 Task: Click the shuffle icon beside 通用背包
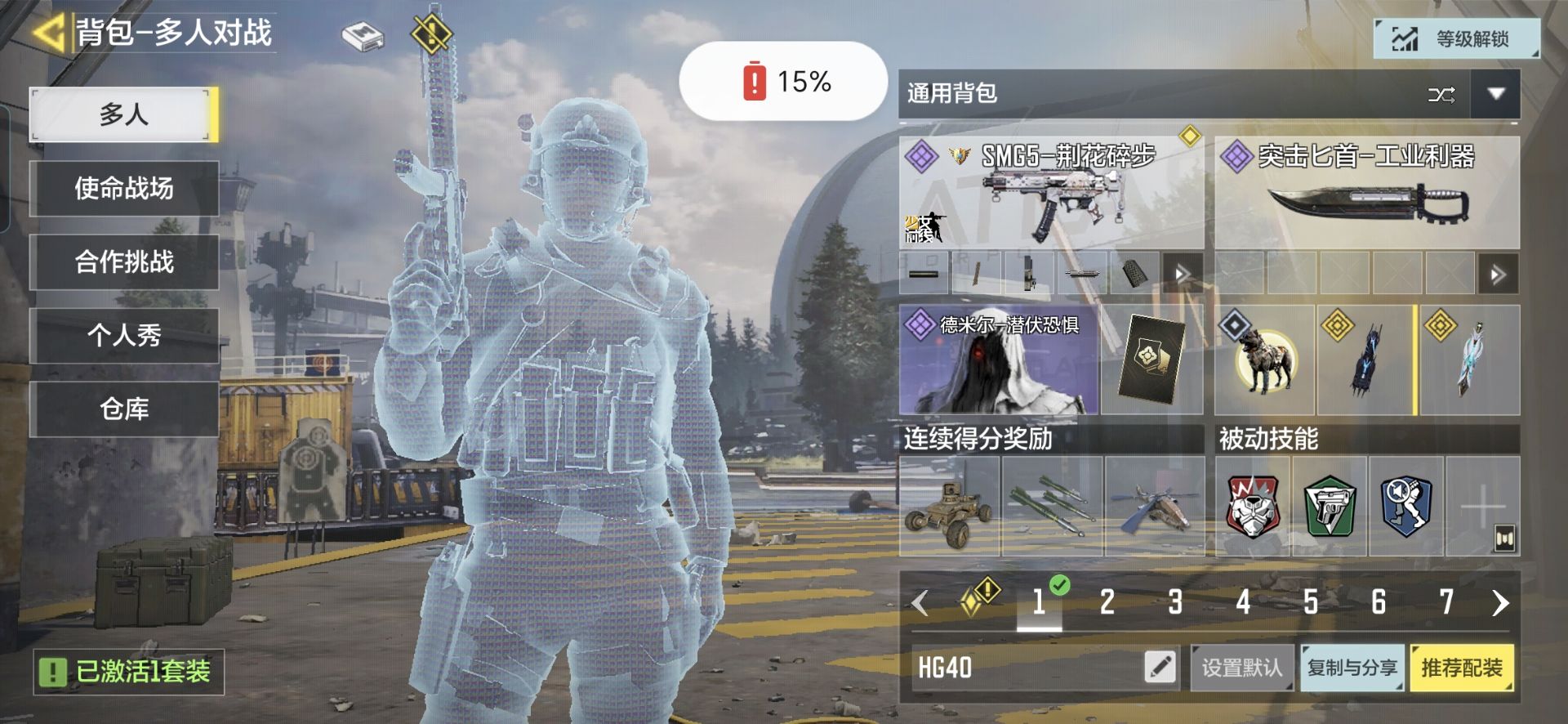[x=1441, y=95]
